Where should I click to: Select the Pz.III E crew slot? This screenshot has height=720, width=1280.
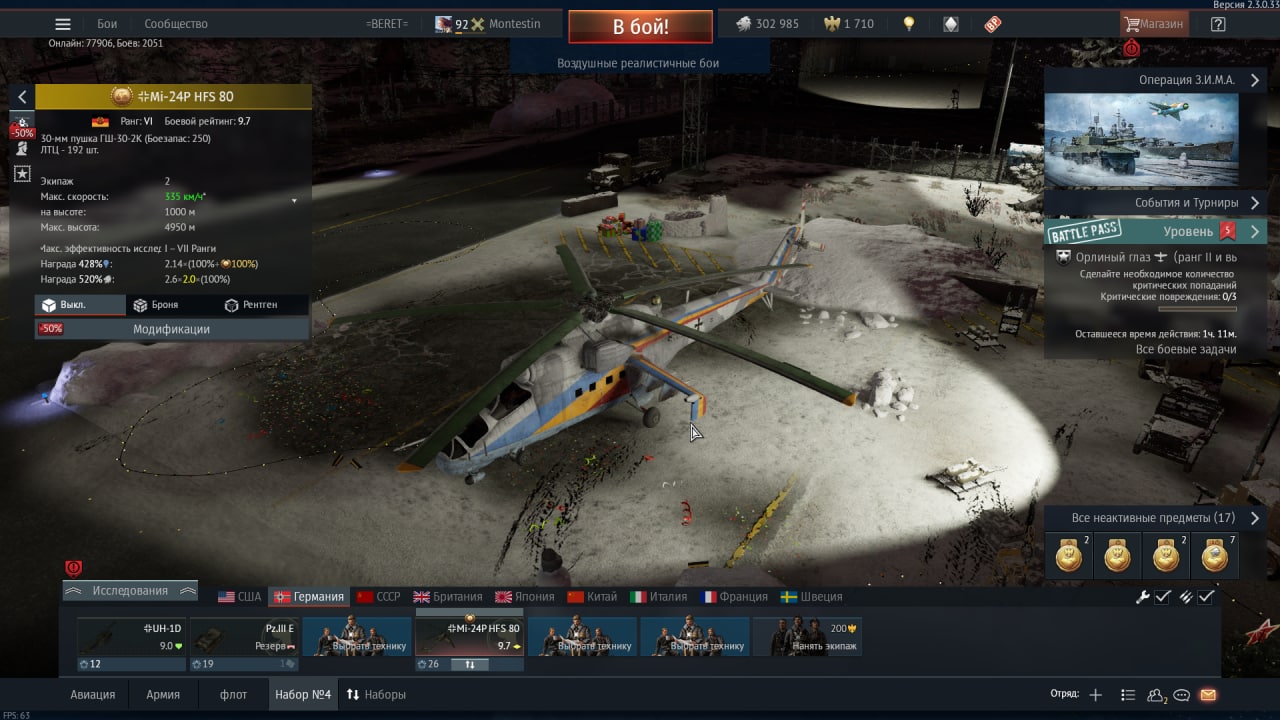tap(244, 642)
